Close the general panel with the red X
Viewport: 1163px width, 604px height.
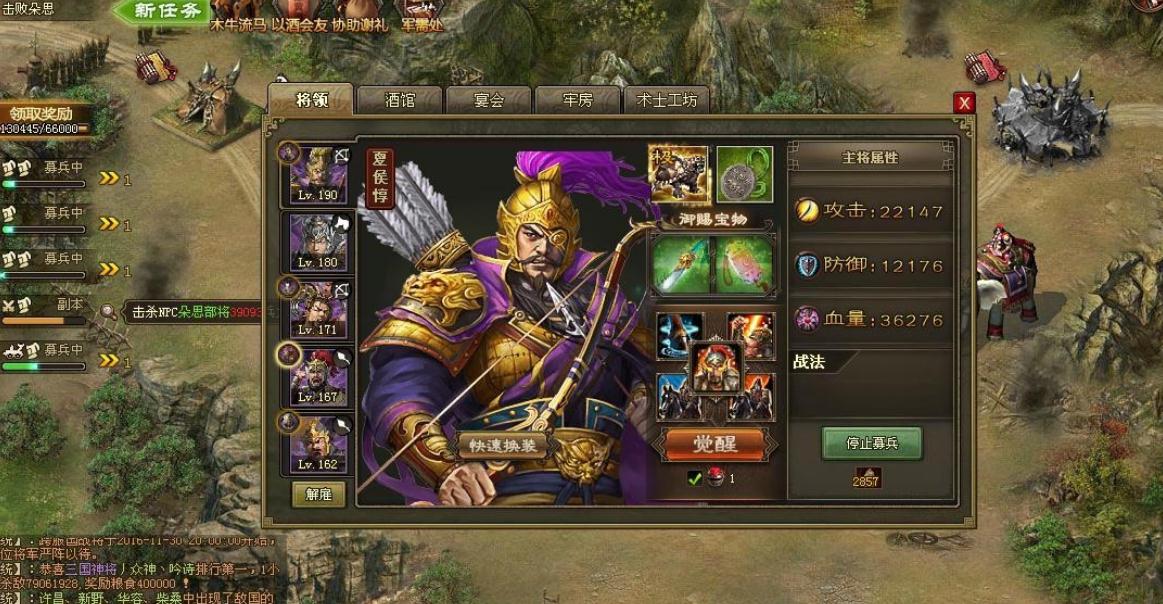[964, 103]
